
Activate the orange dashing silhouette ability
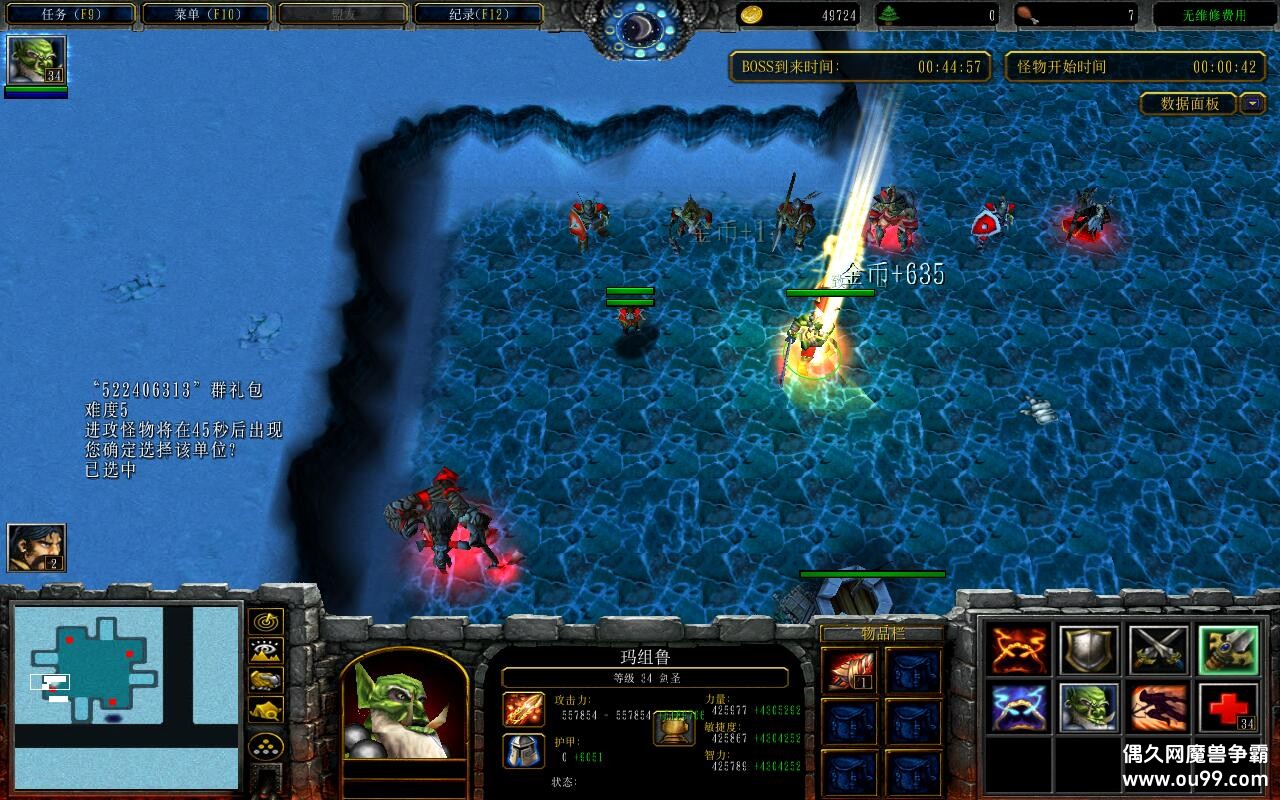coord(1158,708)
